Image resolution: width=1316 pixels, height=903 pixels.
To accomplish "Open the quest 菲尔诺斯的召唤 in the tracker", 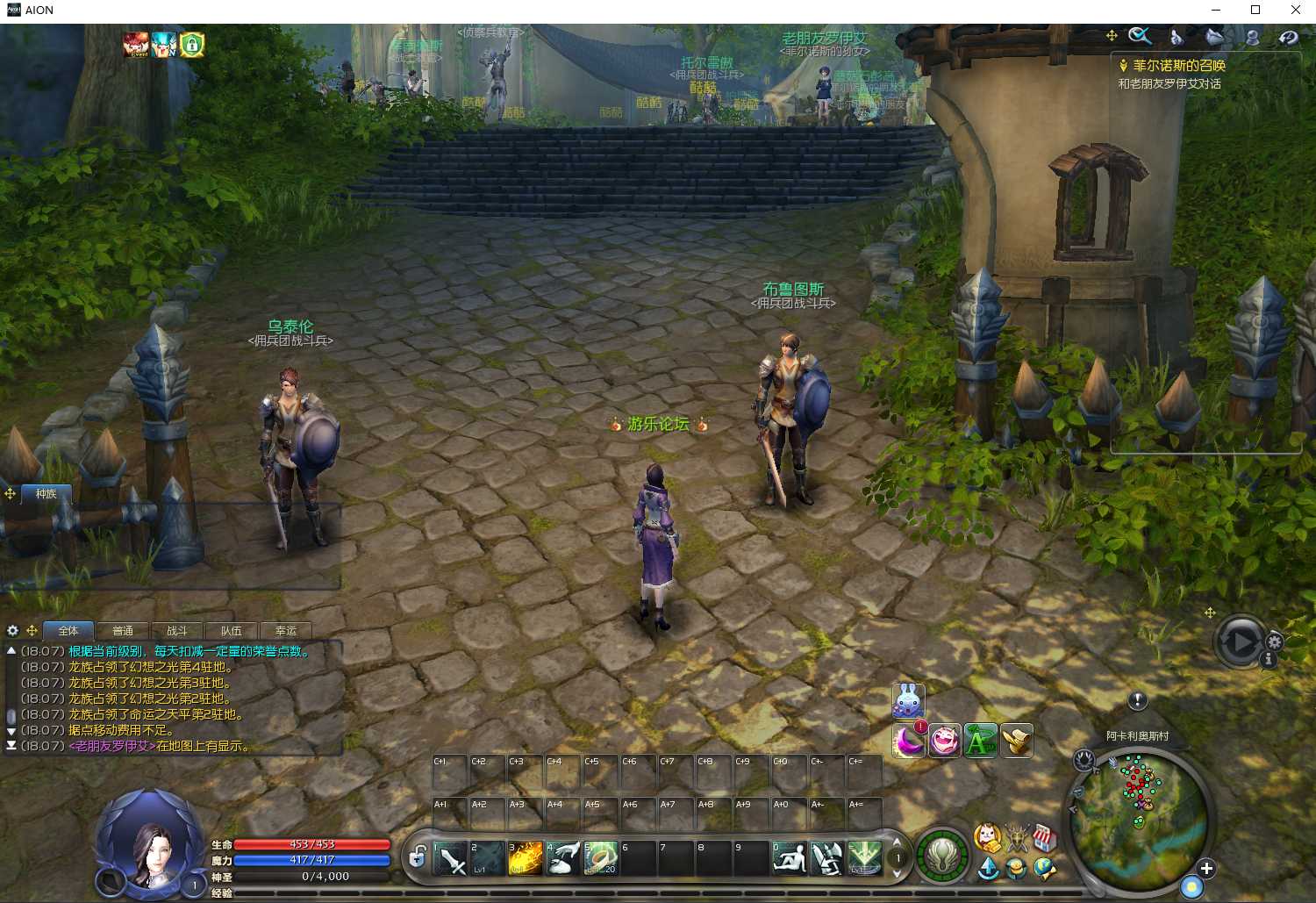I will coord(1178,65).
